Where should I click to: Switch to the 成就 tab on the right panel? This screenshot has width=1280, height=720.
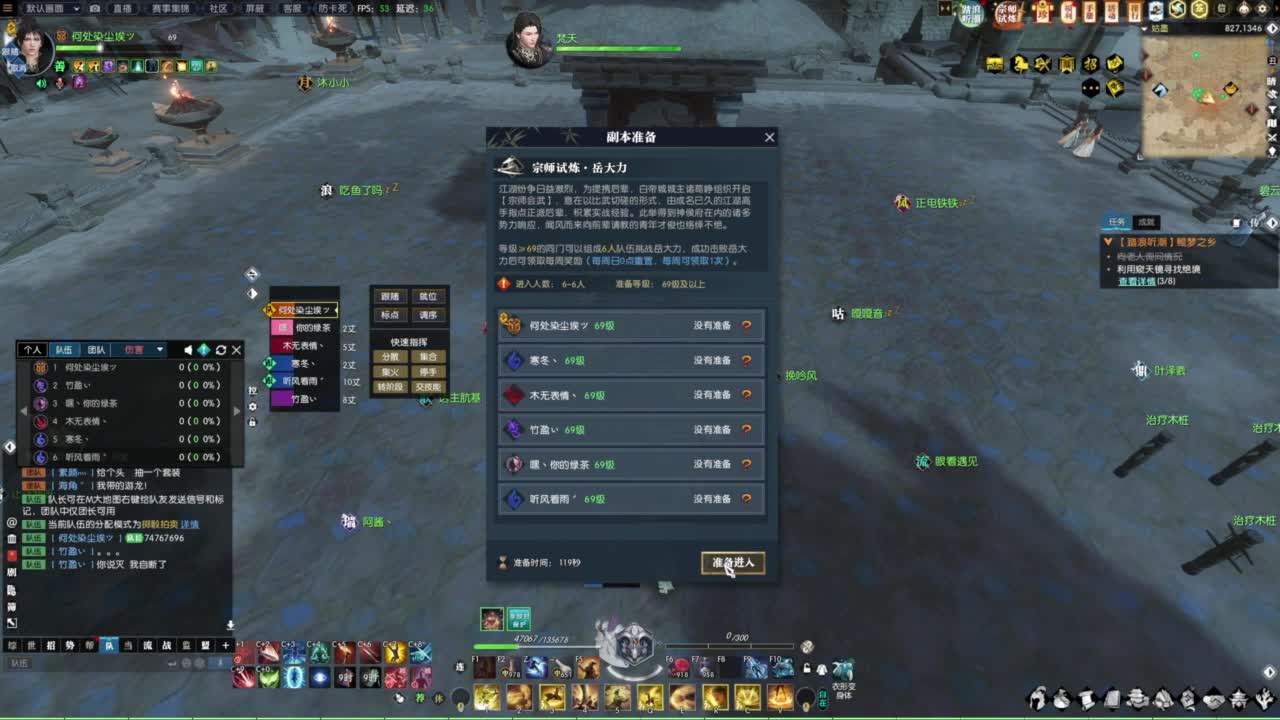pos(1145,222)
